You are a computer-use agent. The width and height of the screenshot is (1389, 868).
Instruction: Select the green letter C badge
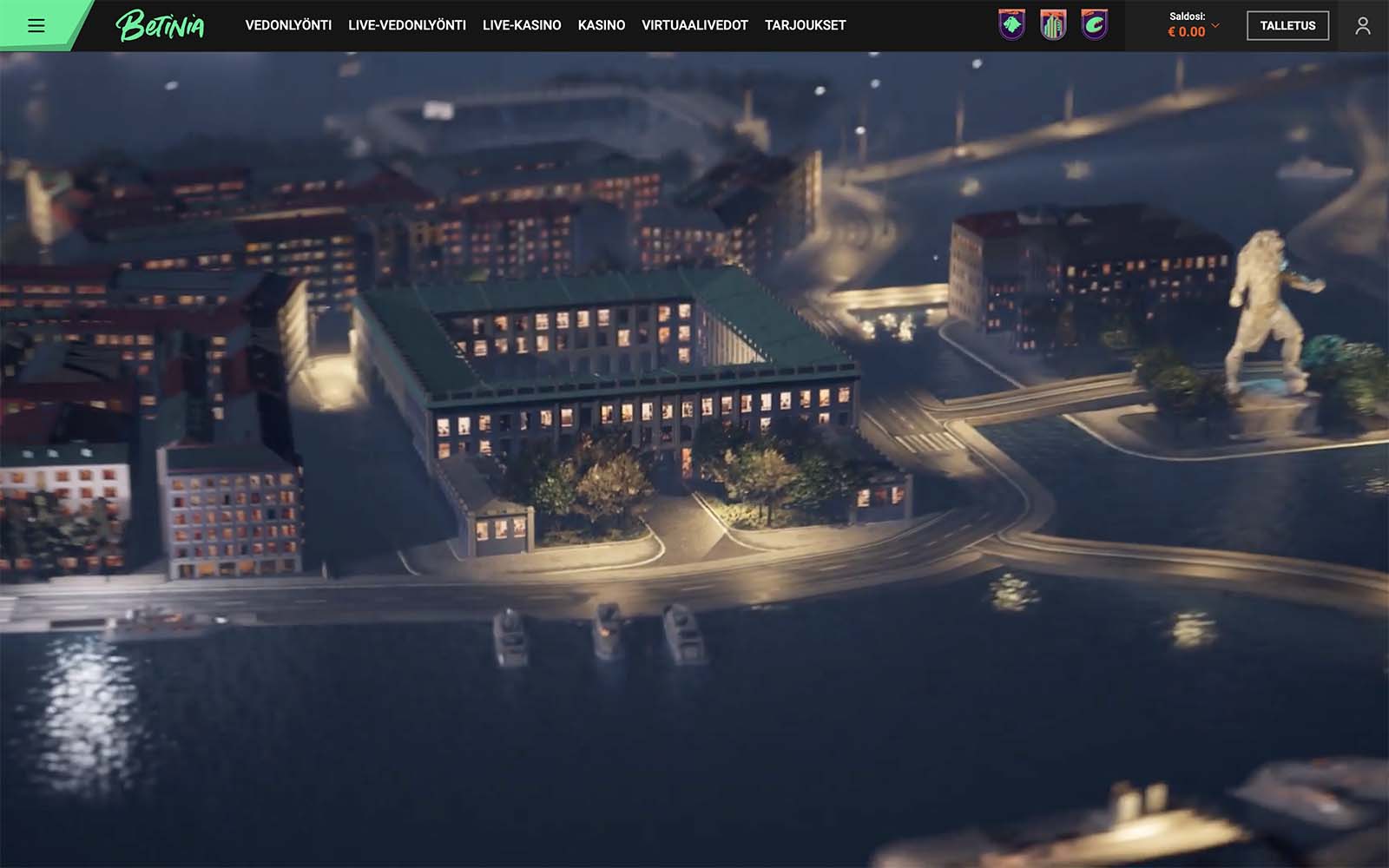[1095, 25]
